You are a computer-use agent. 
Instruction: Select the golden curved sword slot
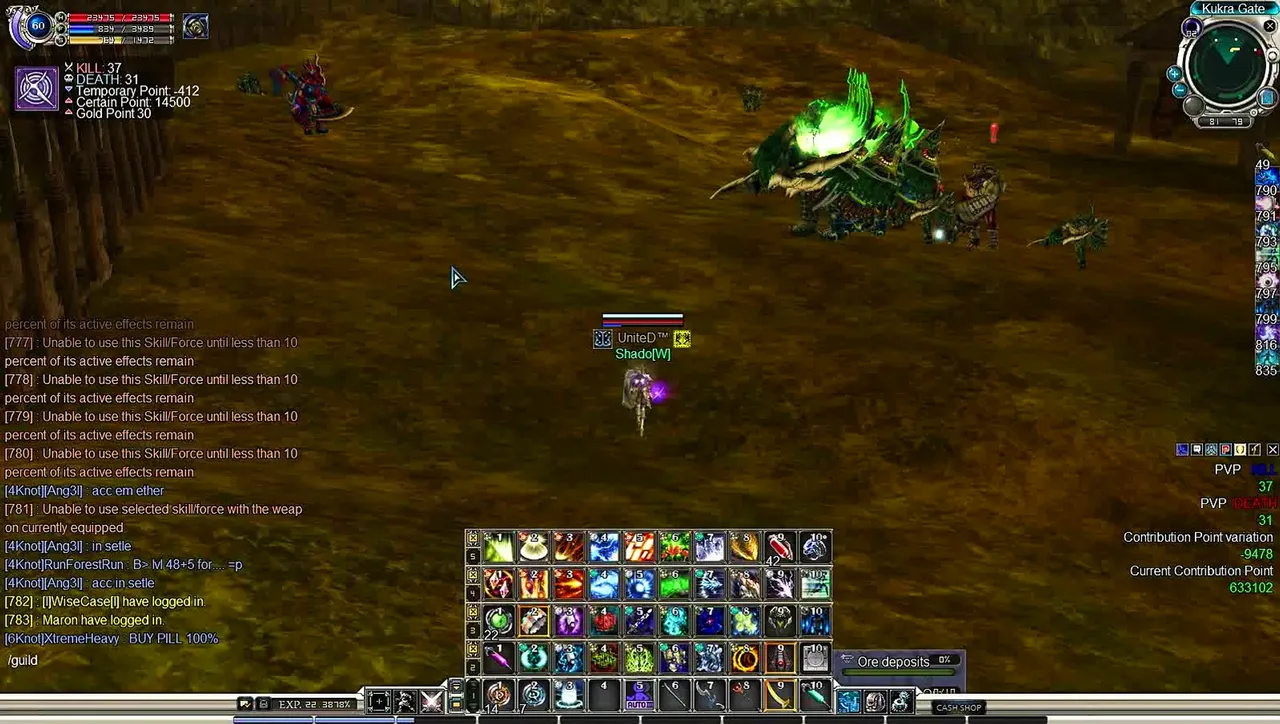(780, 694)
